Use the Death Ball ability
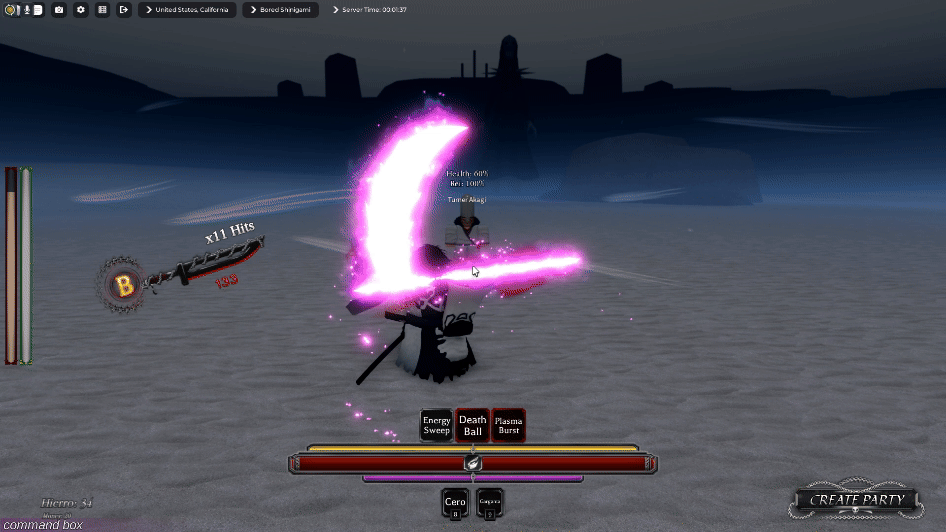The image size is (946, 532). (472, 425)
